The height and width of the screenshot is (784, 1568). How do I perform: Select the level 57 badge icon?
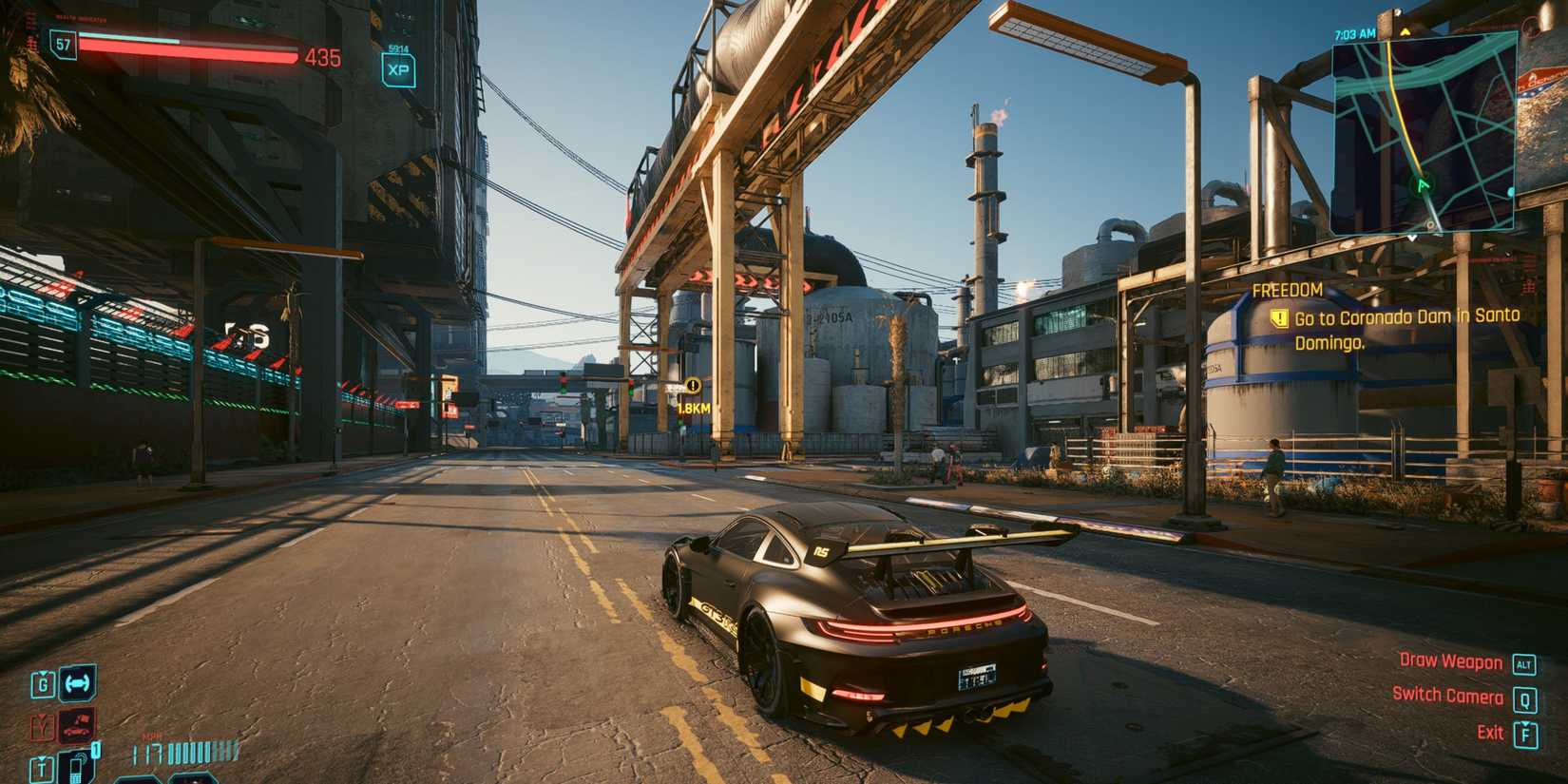tap(61, 46)
